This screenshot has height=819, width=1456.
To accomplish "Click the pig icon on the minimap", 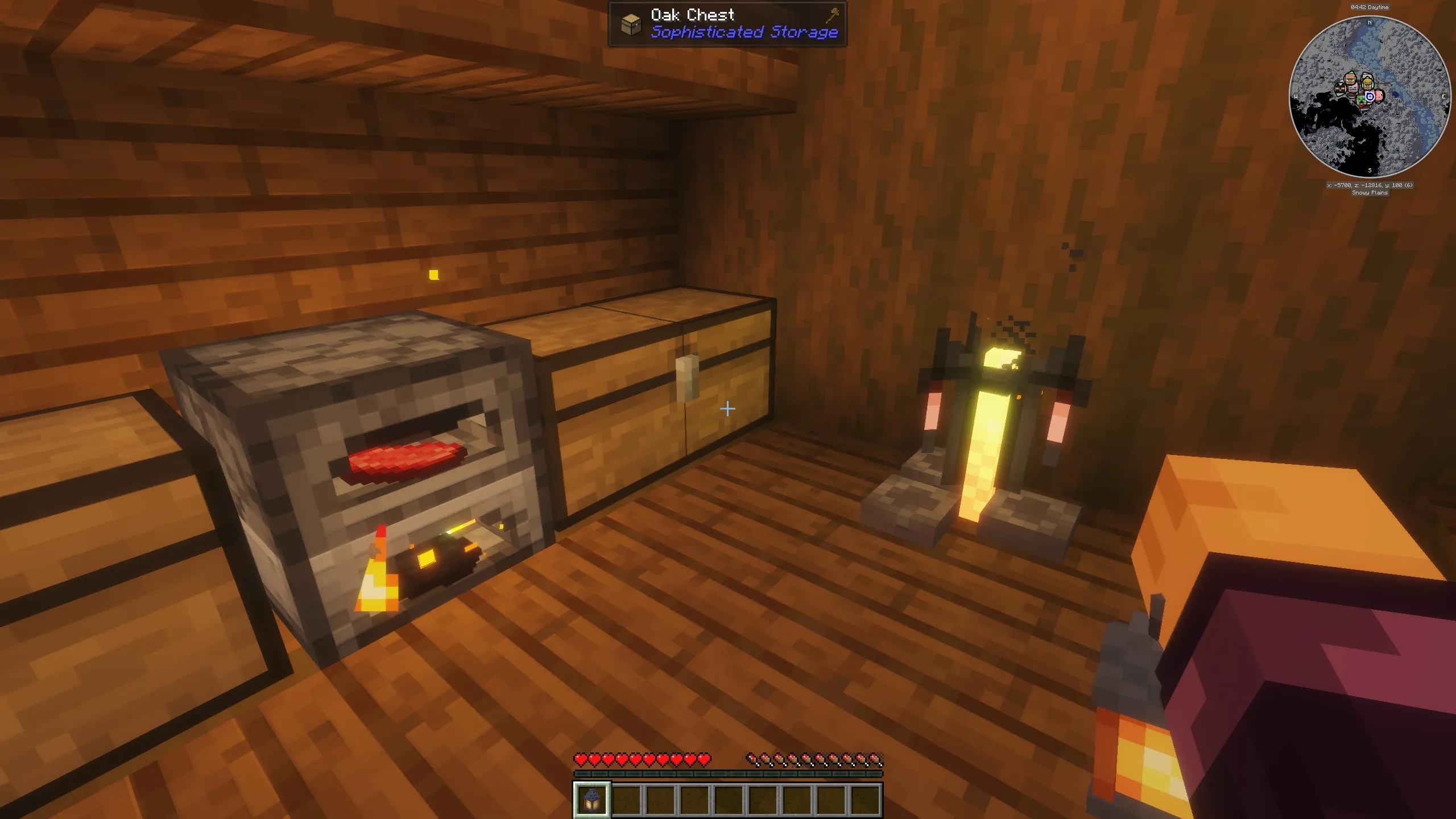I will [1379, 97].
